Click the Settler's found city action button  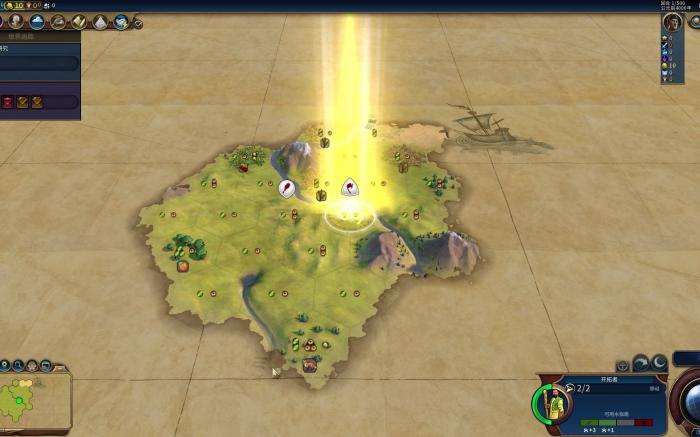623,366
